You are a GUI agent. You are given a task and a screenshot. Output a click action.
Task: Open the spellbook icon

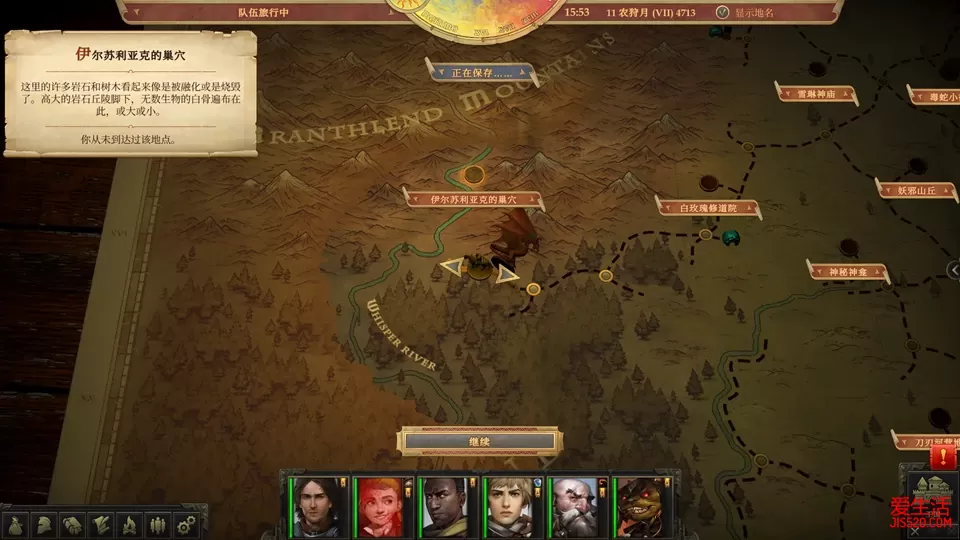click(73, 524)
